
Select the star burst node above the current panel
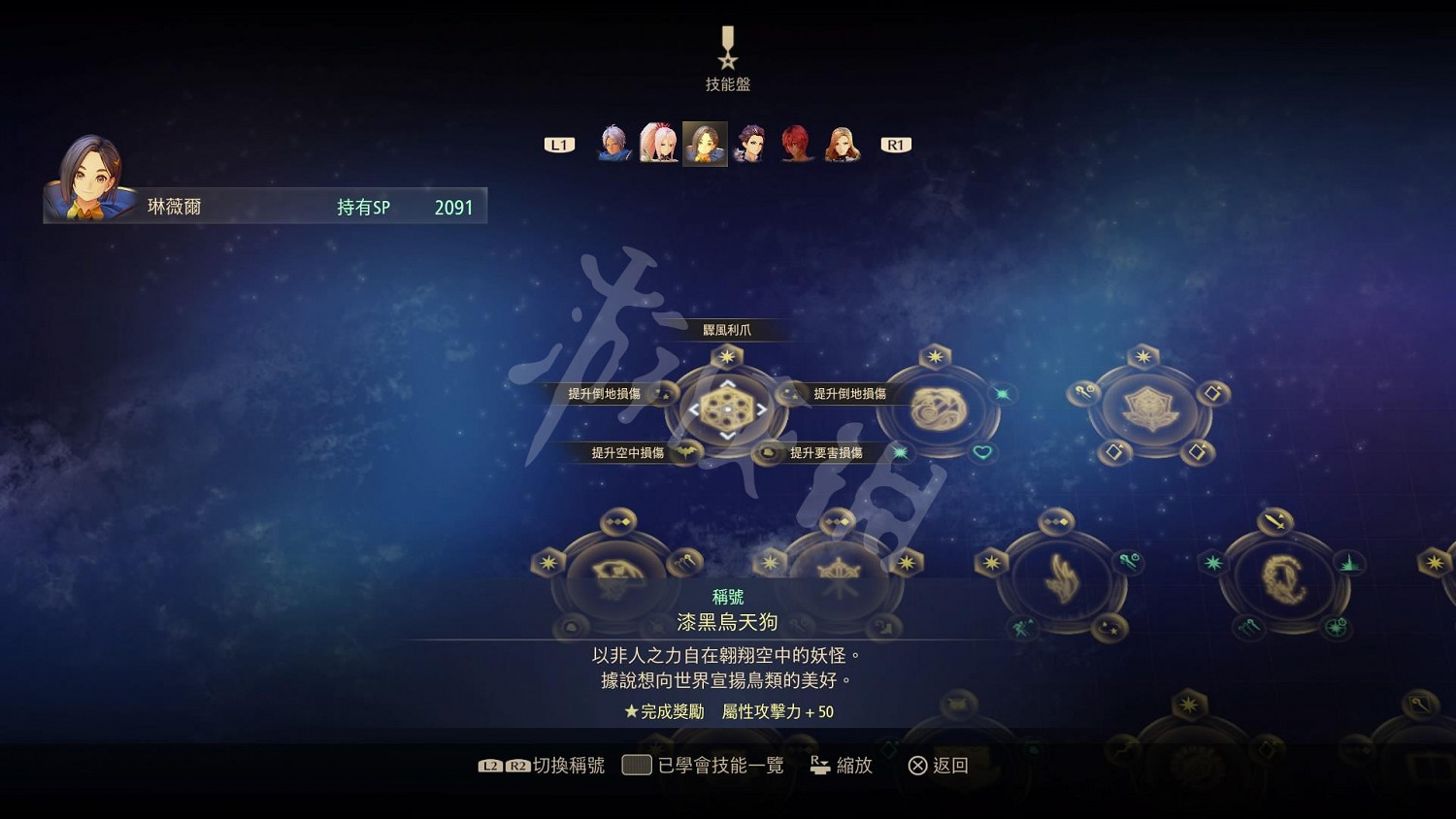(727, 356)
